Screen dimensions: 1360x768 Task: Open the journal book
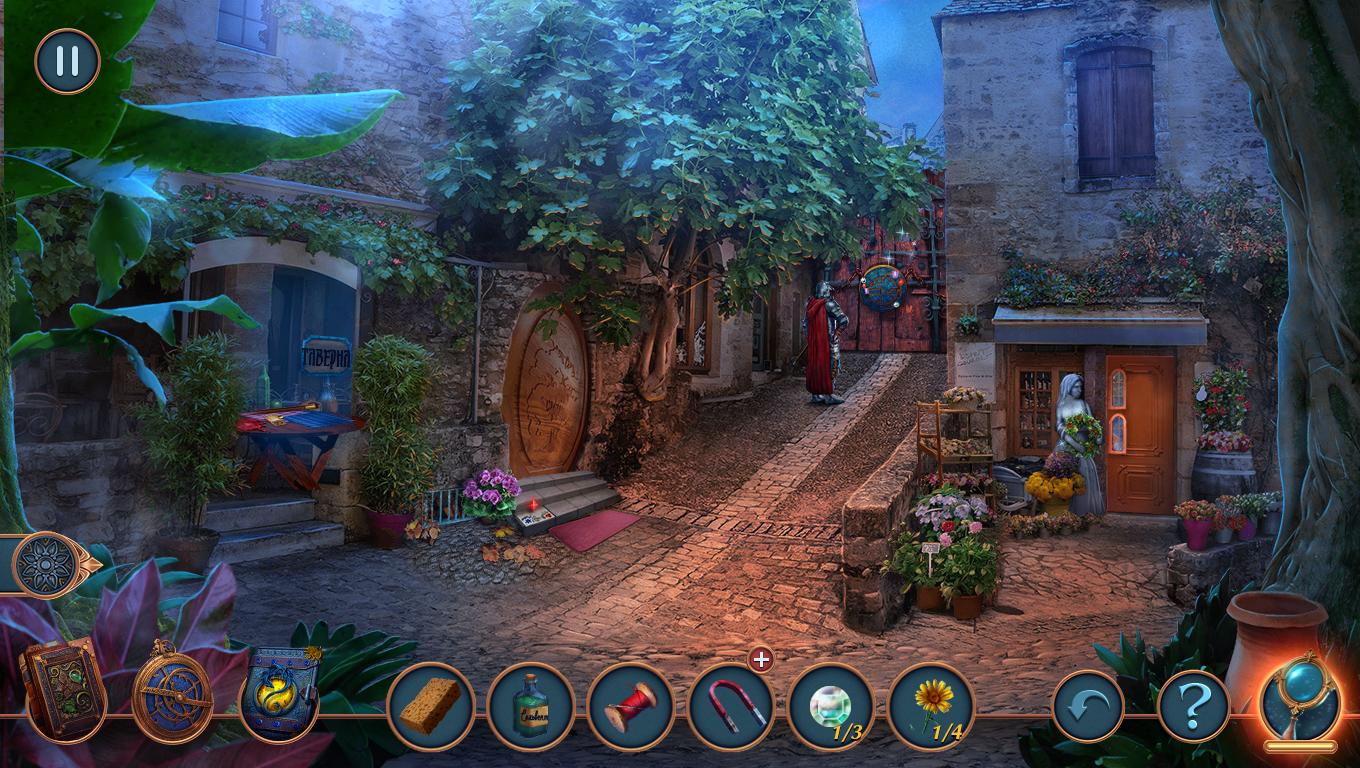[62, 688]
